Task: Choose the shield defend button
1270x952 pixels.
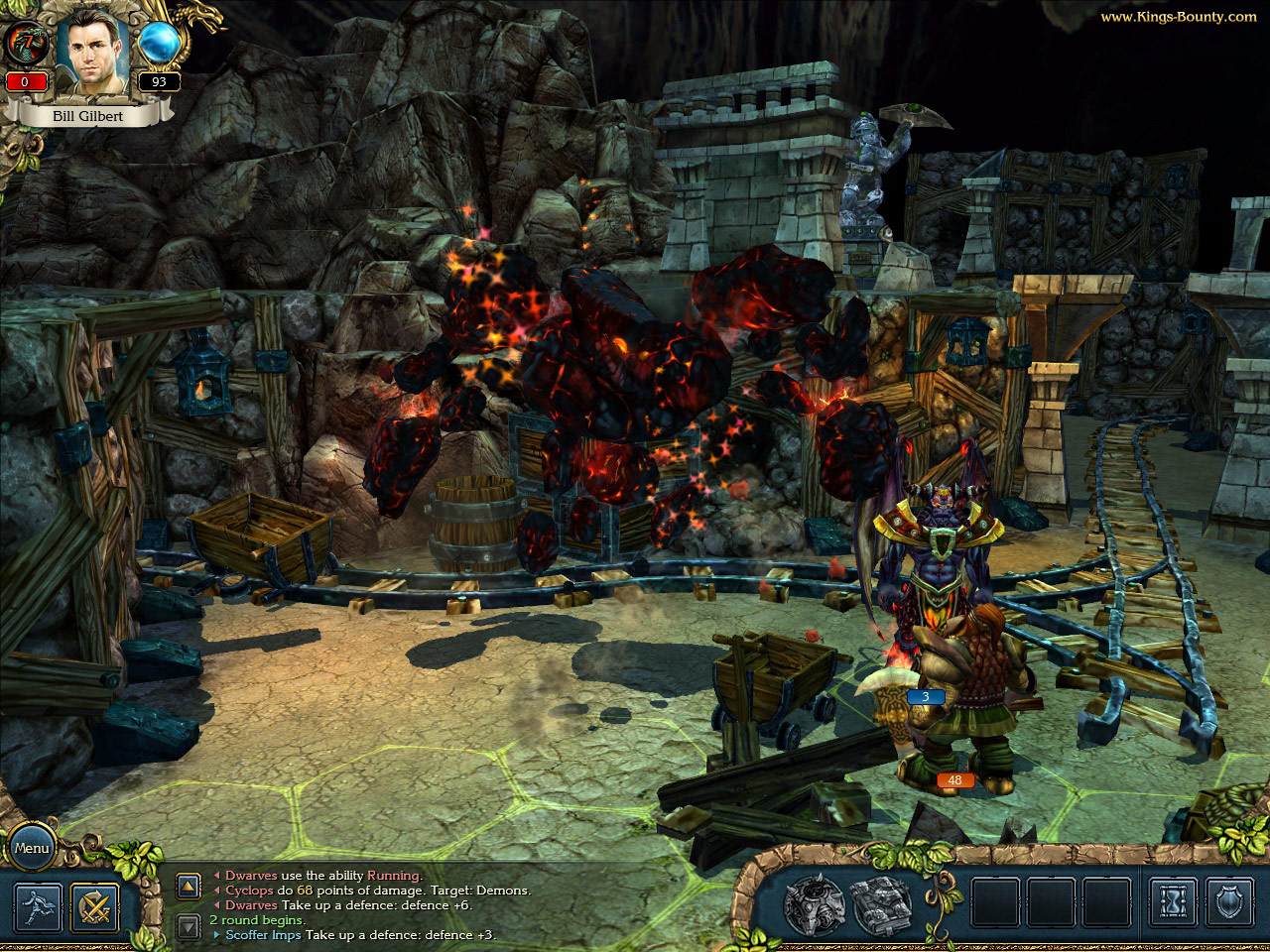Action: [1230, 903]
